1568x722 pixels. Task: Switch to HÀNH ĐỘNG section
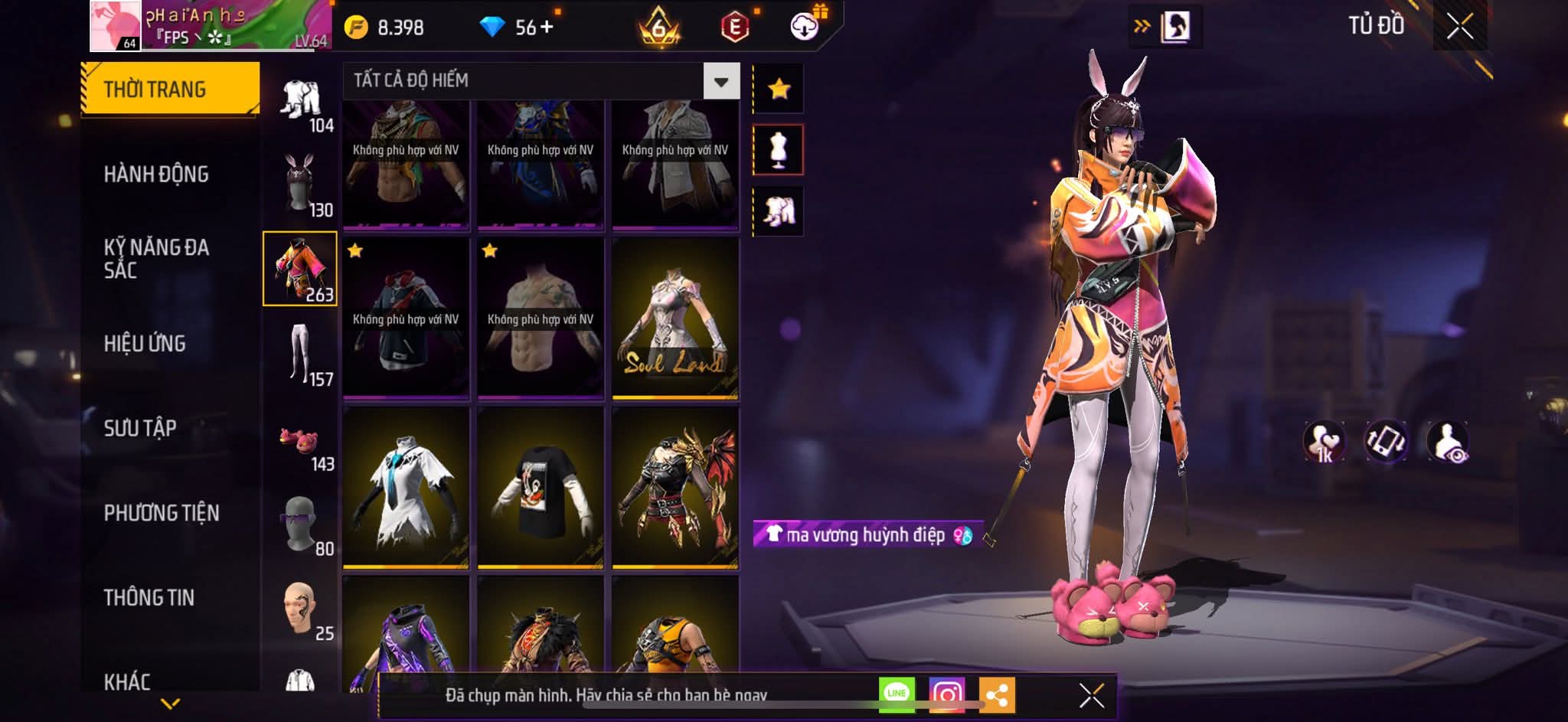(x=156, y=175)
